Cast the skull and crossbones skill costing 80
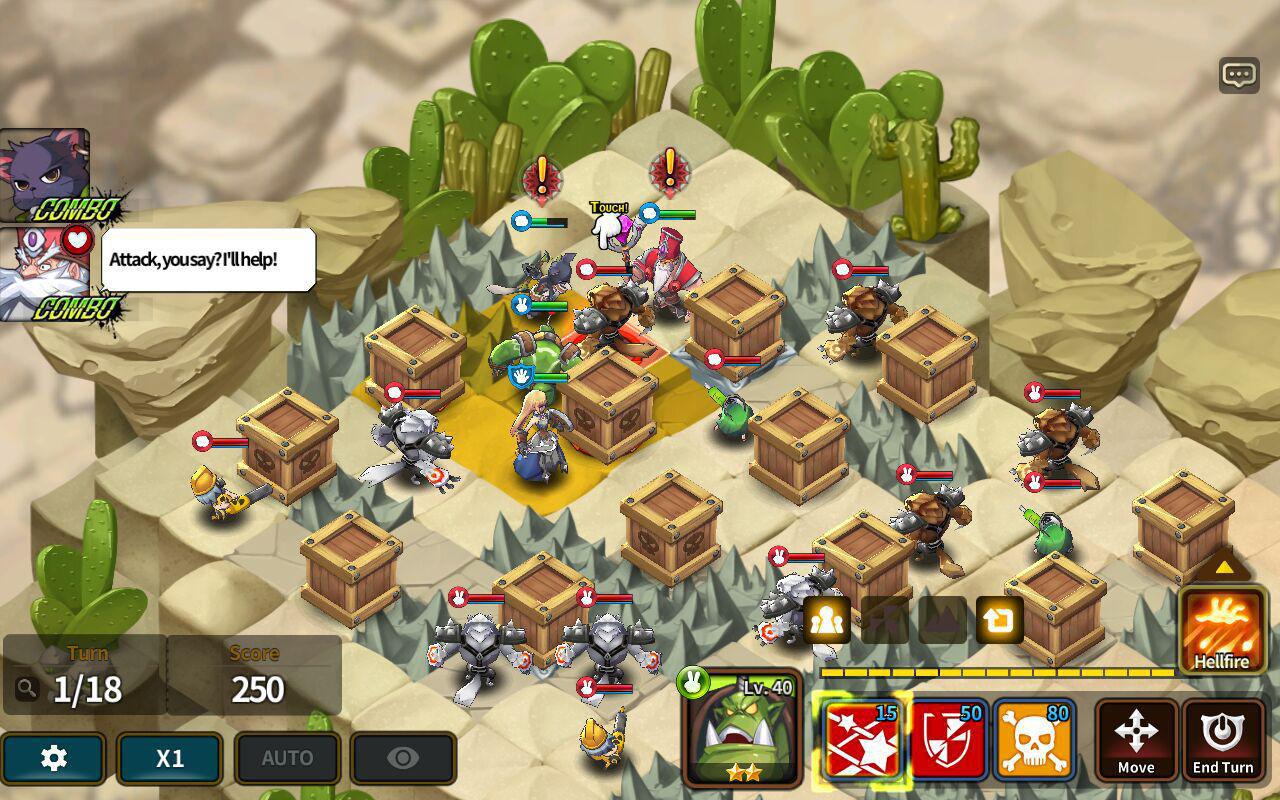This screenshot has width=1280, height=800. point(1034,740)
